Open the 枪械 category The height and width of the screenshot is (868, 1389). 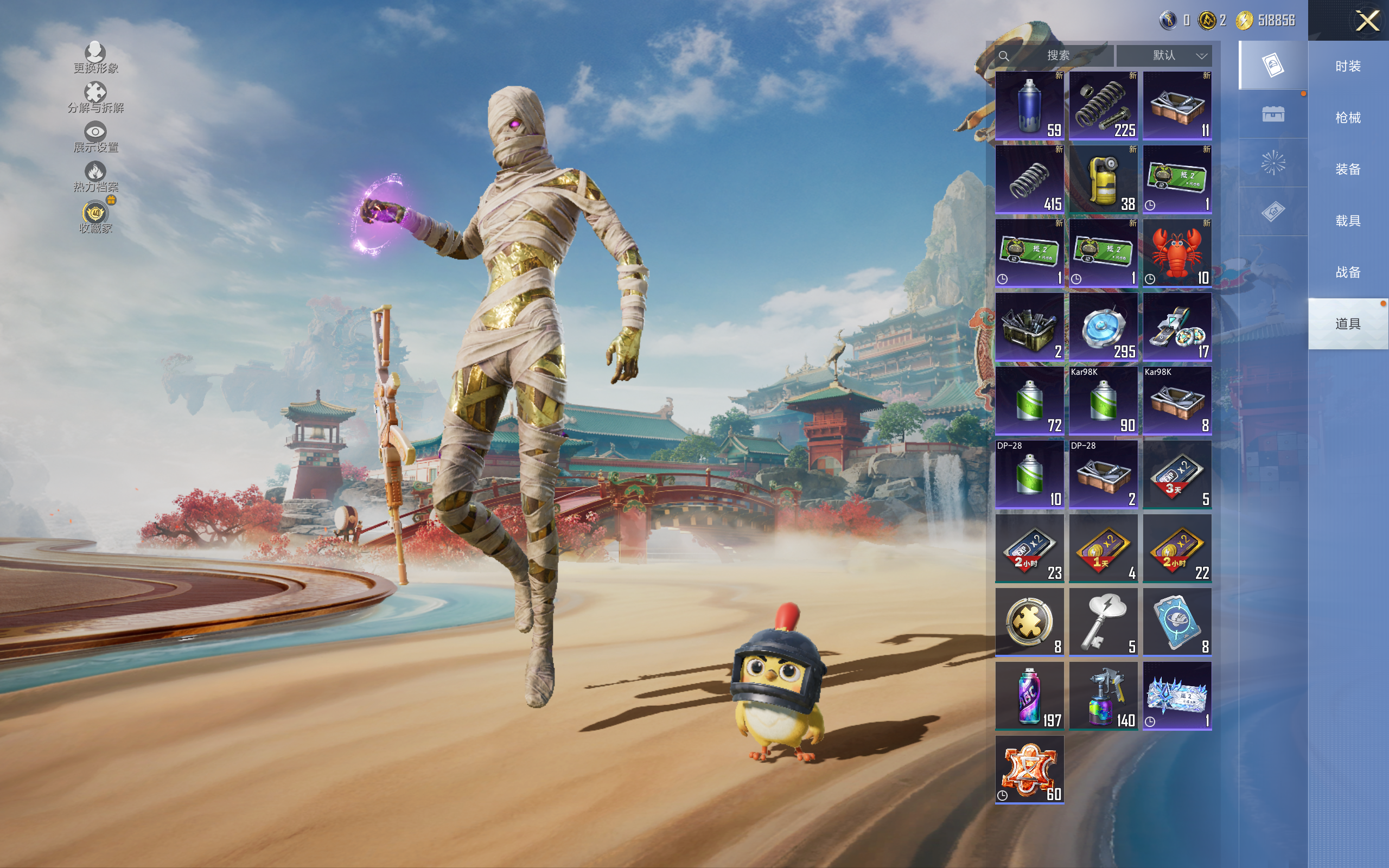tap(1347, 118)
